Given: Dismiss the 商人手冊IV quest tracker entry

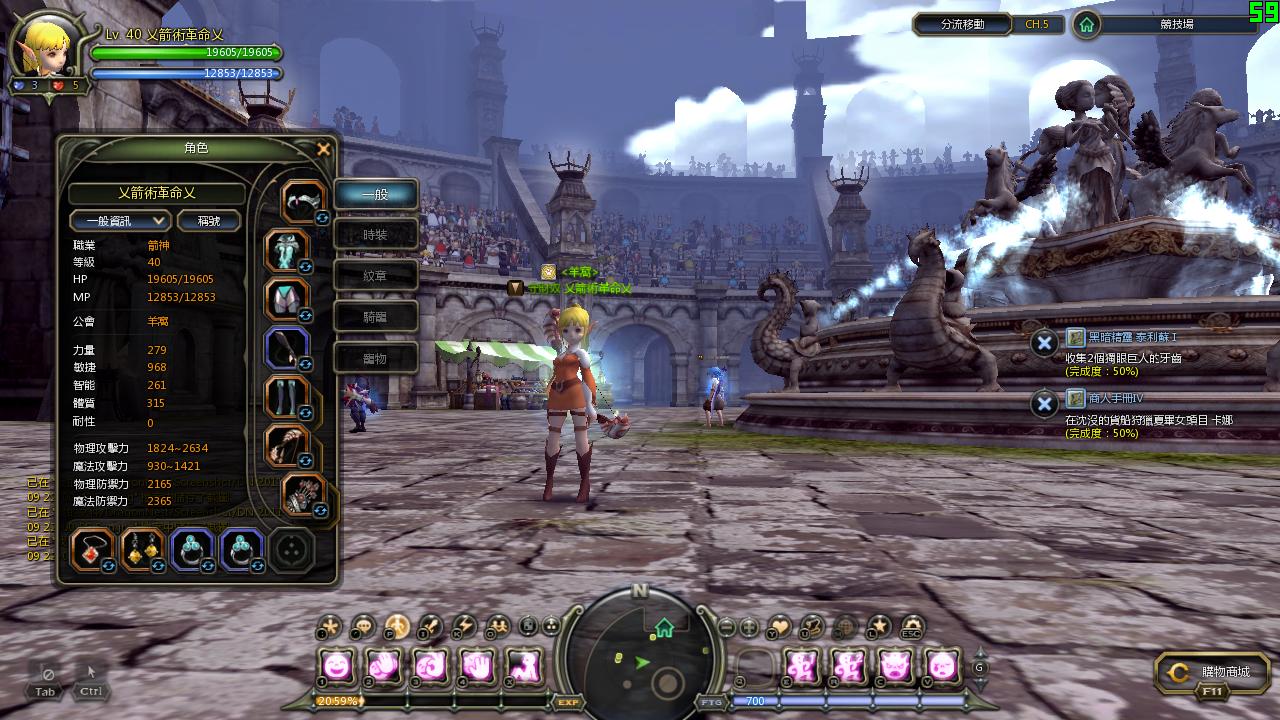Looking at the screenshot, I should (x=1044, y=403).
